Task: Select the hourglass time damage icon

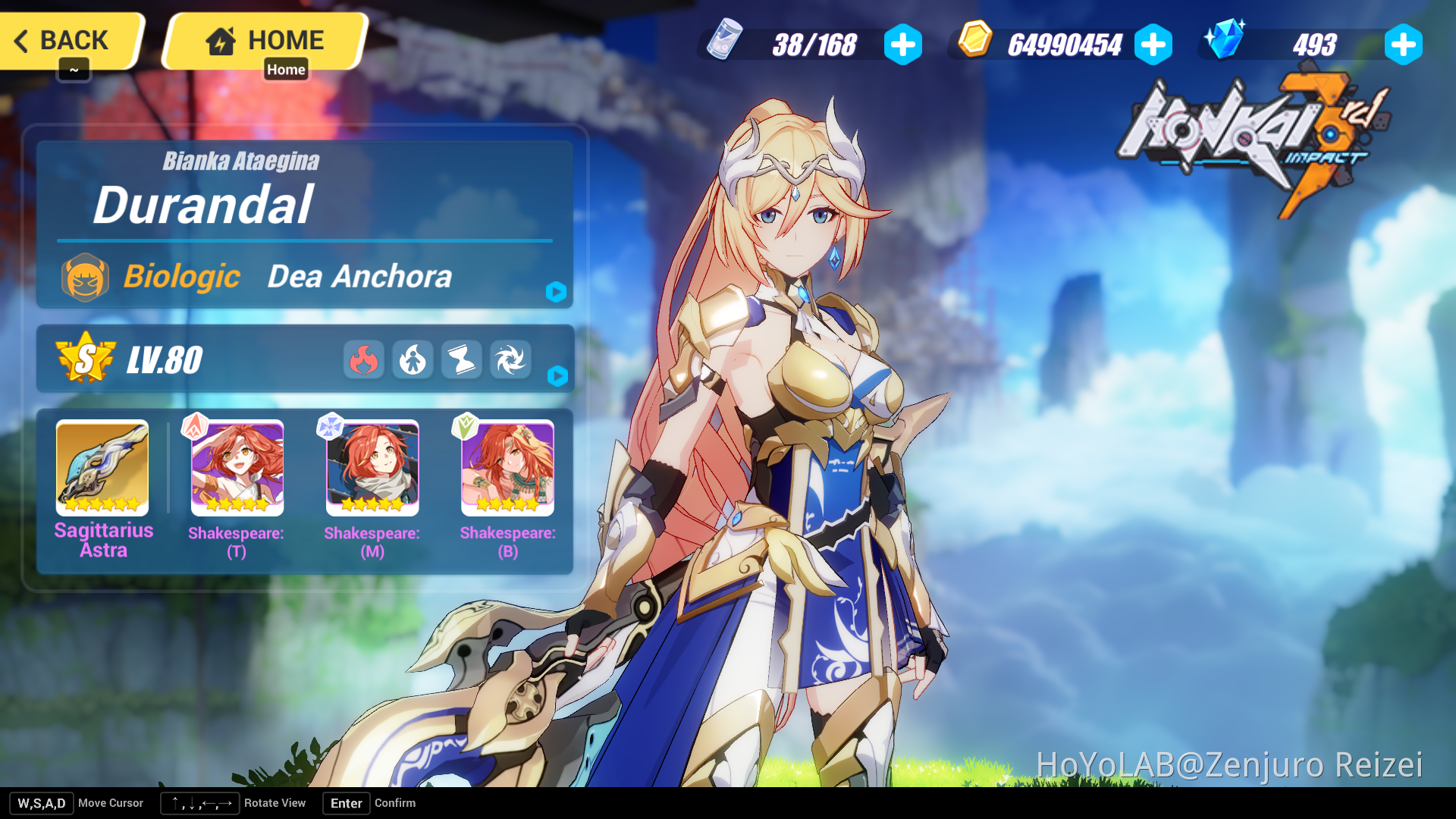Action: (462, 359)
